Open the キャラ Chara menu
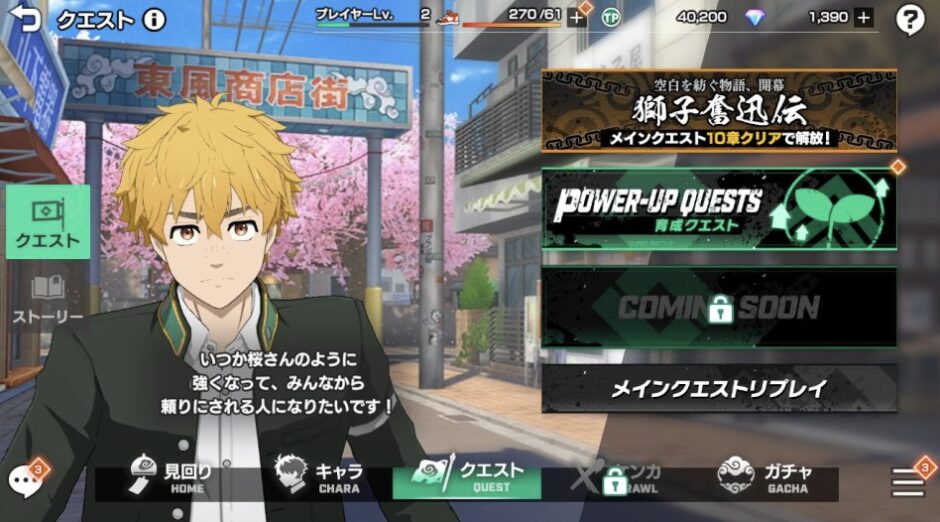 (x=319, y=478)
